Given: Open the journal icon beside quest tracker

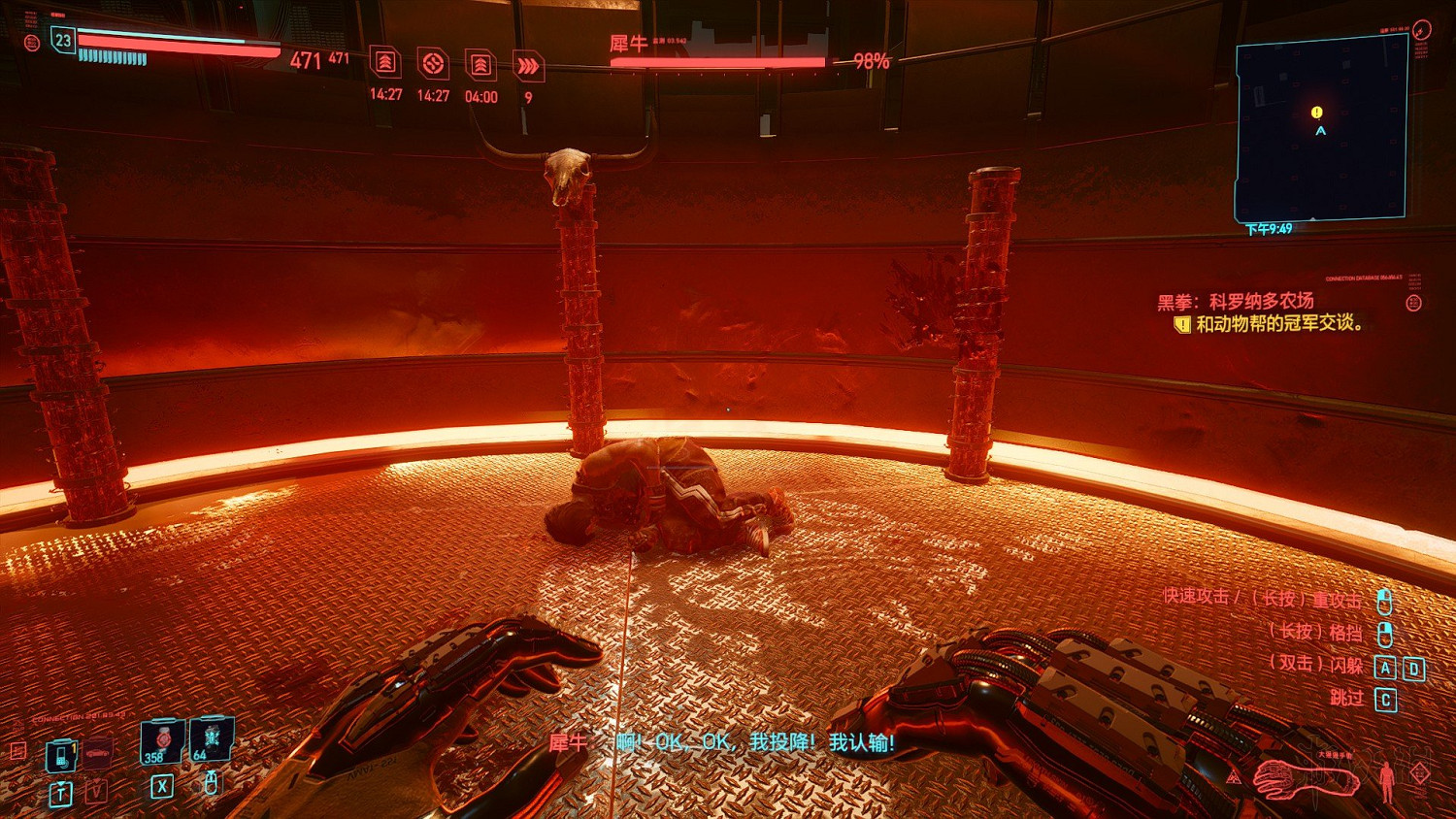Looking at the screenshot, I should tap(1413, 303).
